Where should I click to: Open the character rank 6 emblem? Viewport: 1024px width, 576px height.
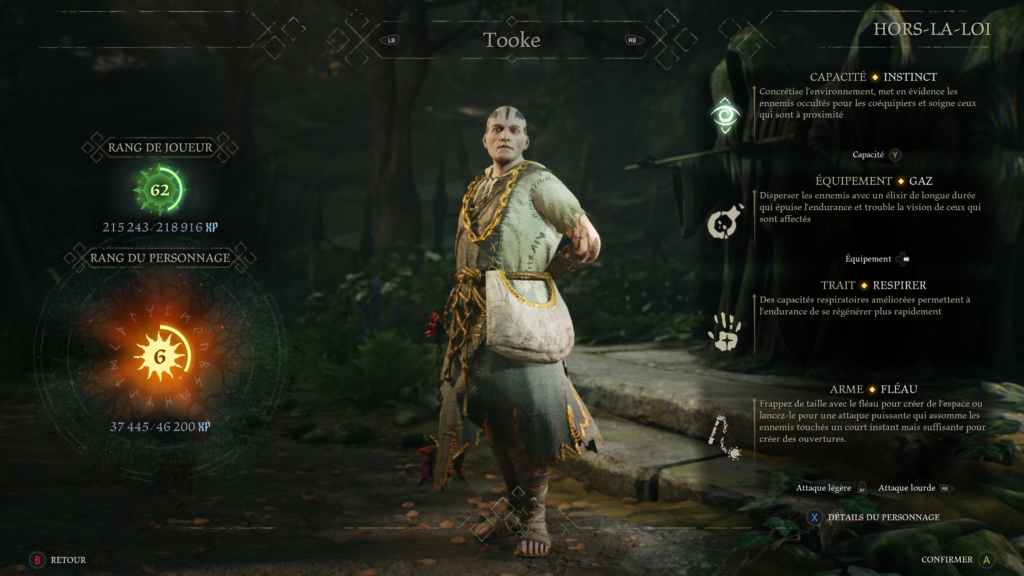click(x=160, y=356)
